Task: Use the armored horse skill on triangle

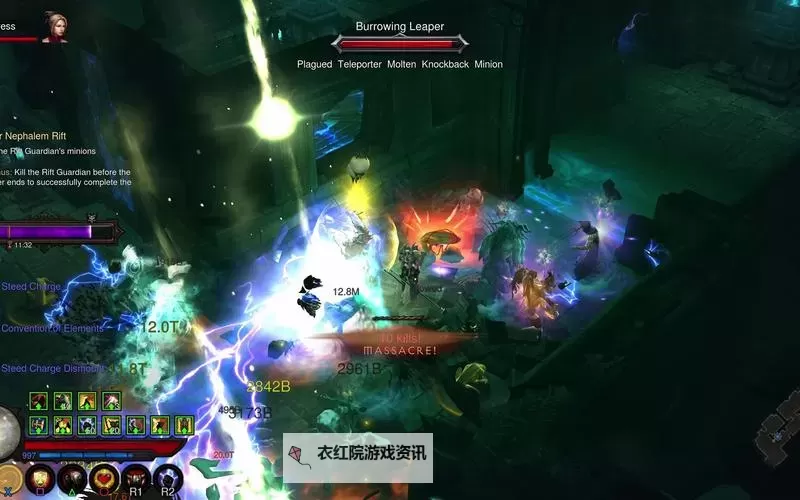Action: 72,479
